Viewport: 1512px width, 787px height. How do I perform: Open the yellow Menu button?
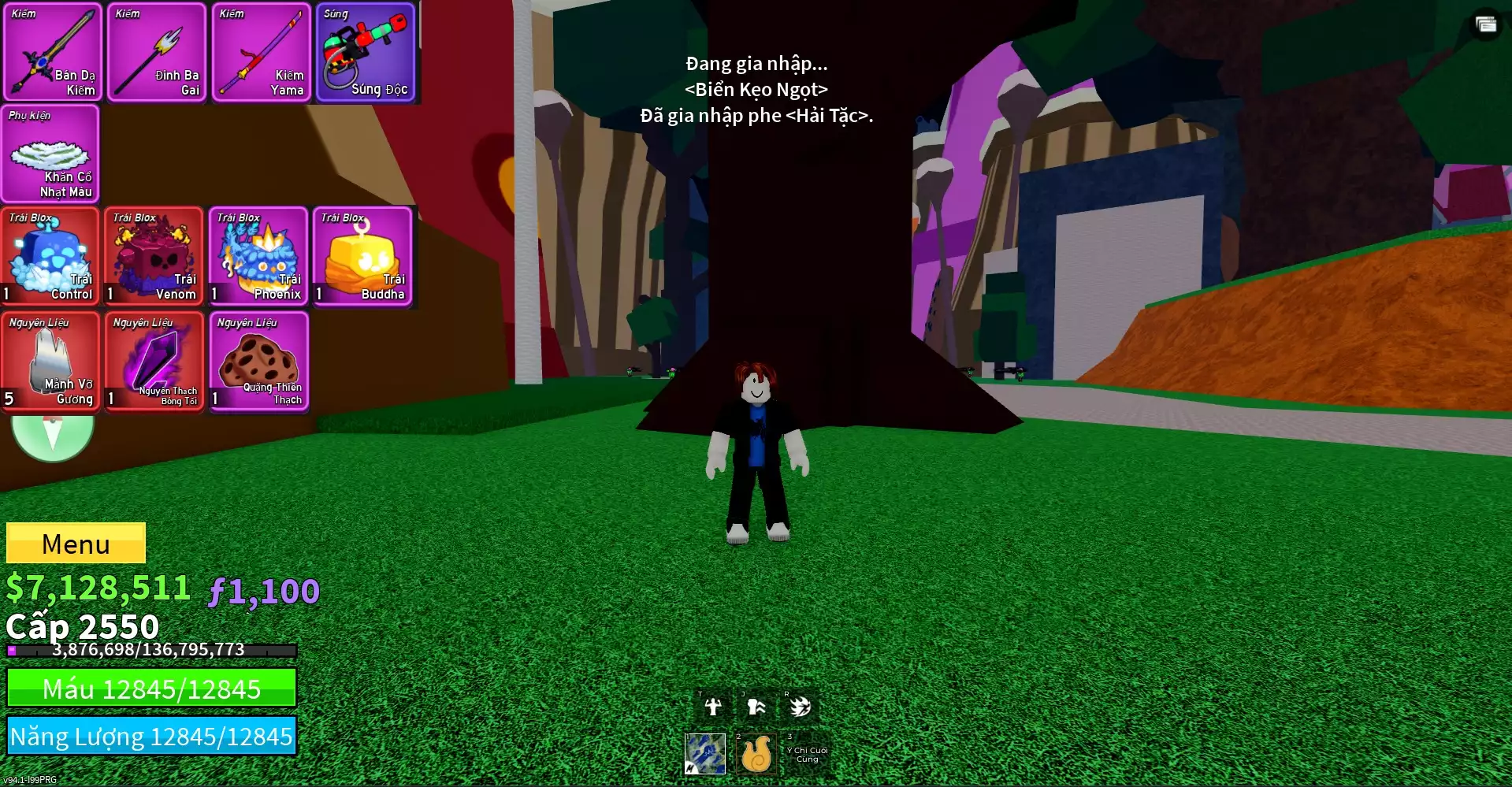click(x=76, y=543)
